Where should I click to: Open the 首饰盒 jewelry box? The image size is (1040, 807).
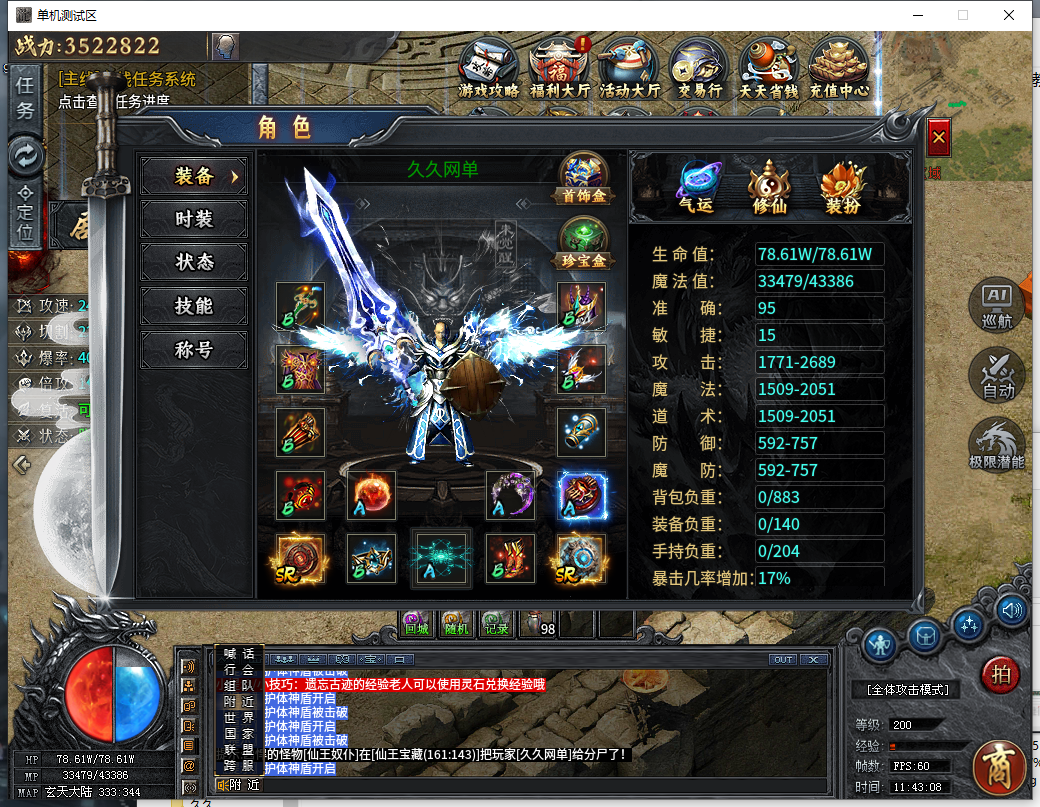[x=583, y=178]
